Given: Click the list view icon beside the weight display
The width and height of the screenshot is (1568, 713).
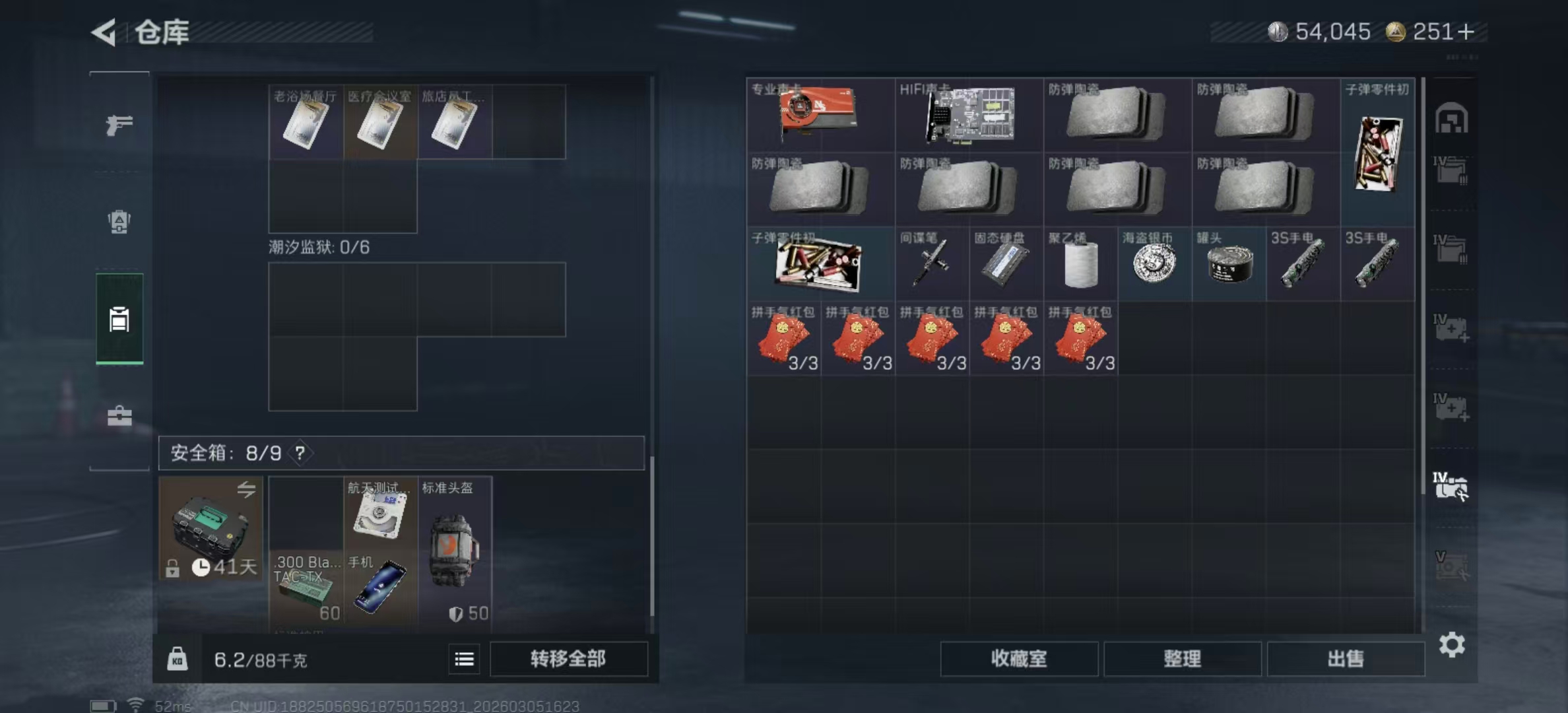Looking at the screenshot, I should pos(464,660).
